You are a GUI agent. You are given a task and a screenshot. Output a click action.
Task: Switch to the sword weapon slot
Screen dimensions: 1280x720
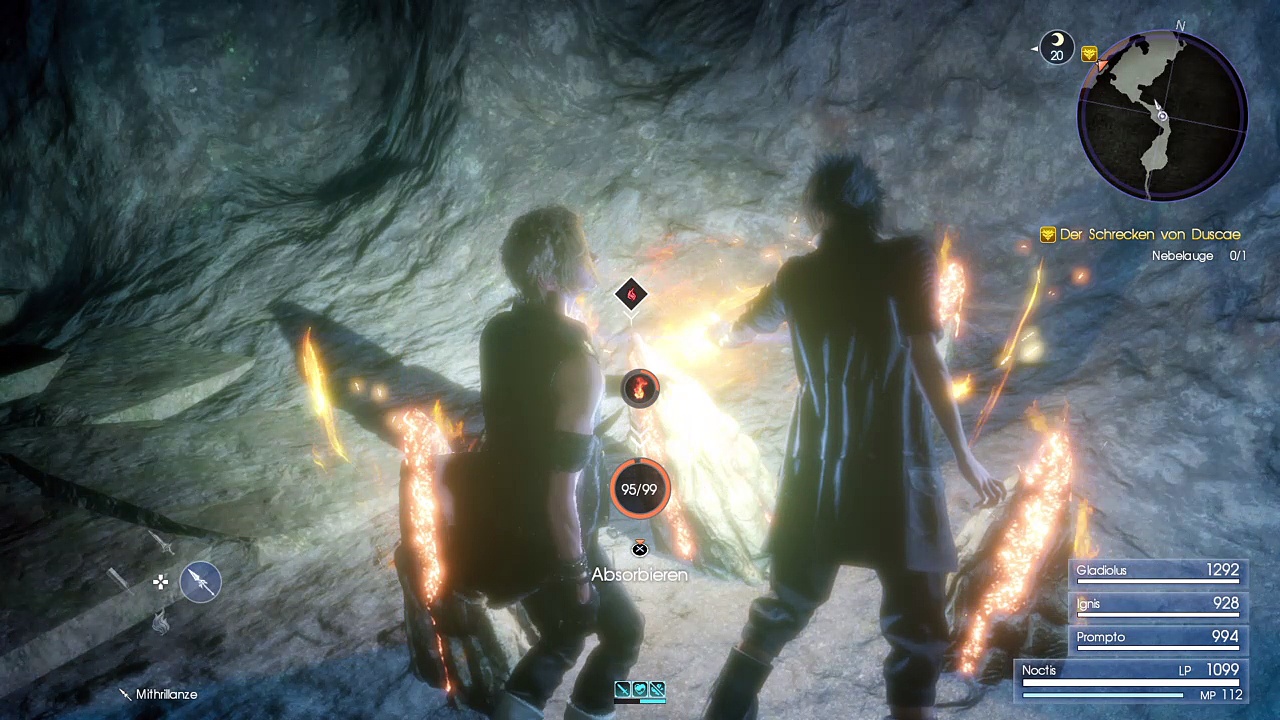(162, 544)
